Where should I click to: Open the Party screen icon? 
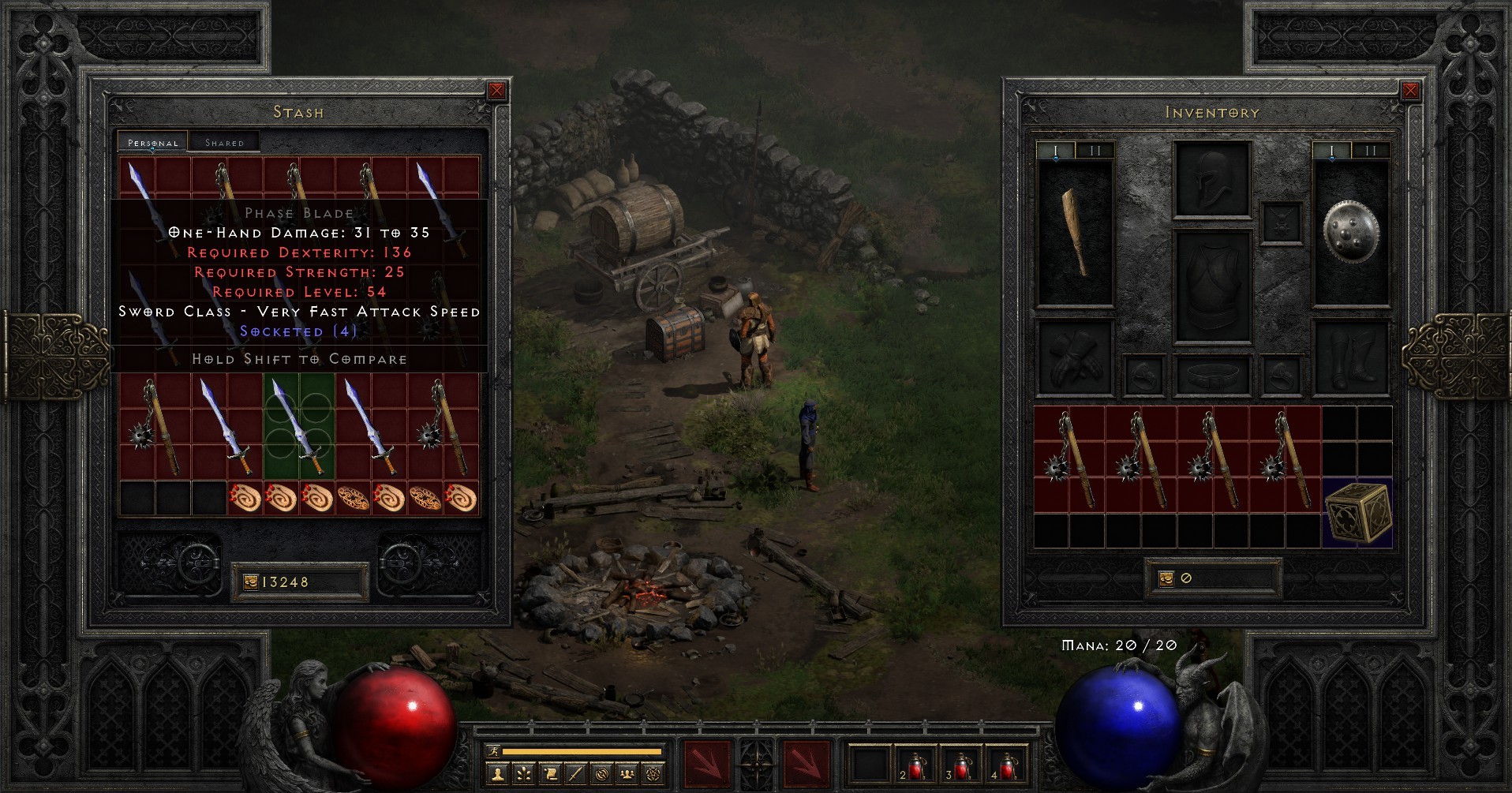click(627, 773)
